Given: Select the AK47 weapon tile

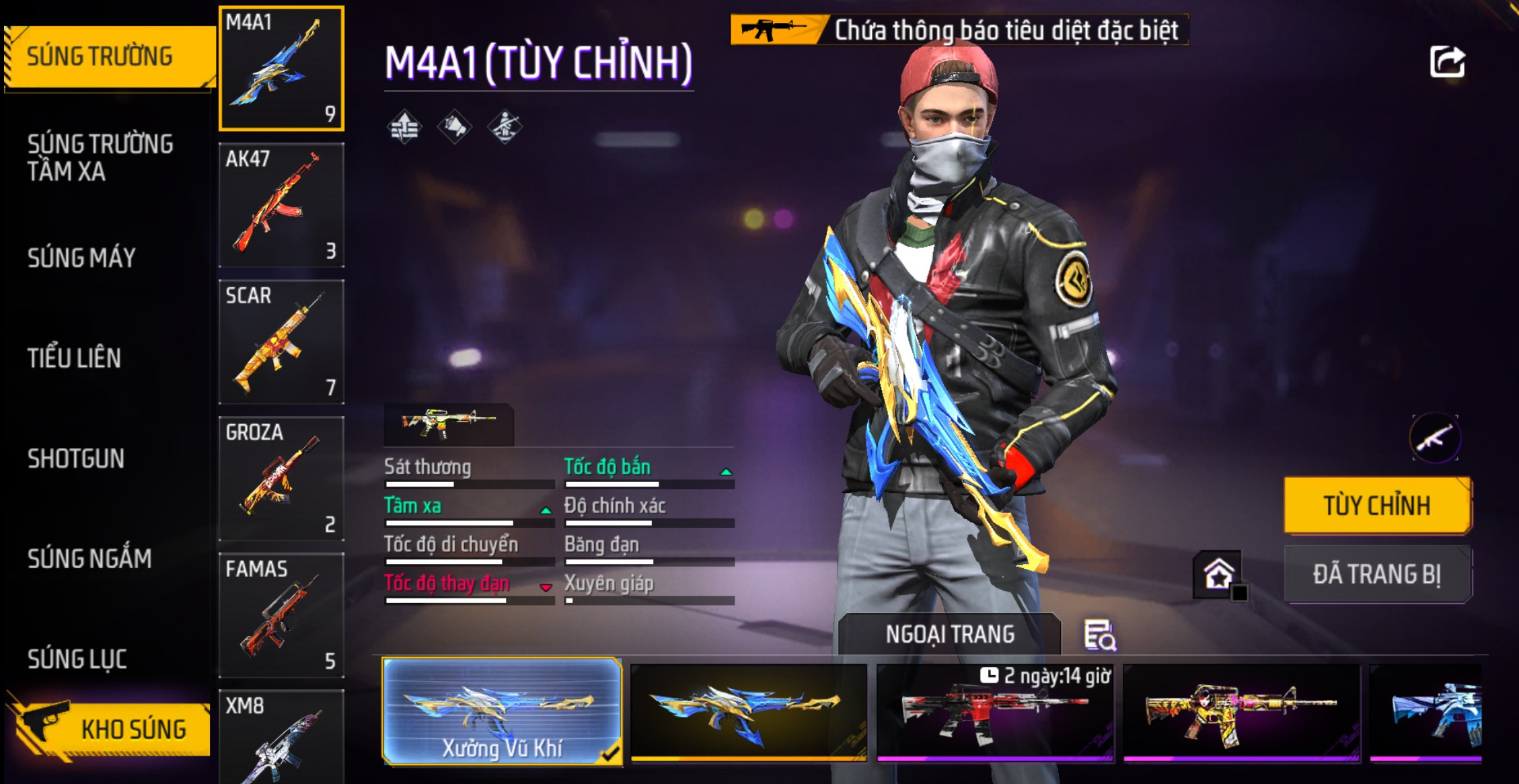Looking at the screenshot, I should (x=281, y=205).
